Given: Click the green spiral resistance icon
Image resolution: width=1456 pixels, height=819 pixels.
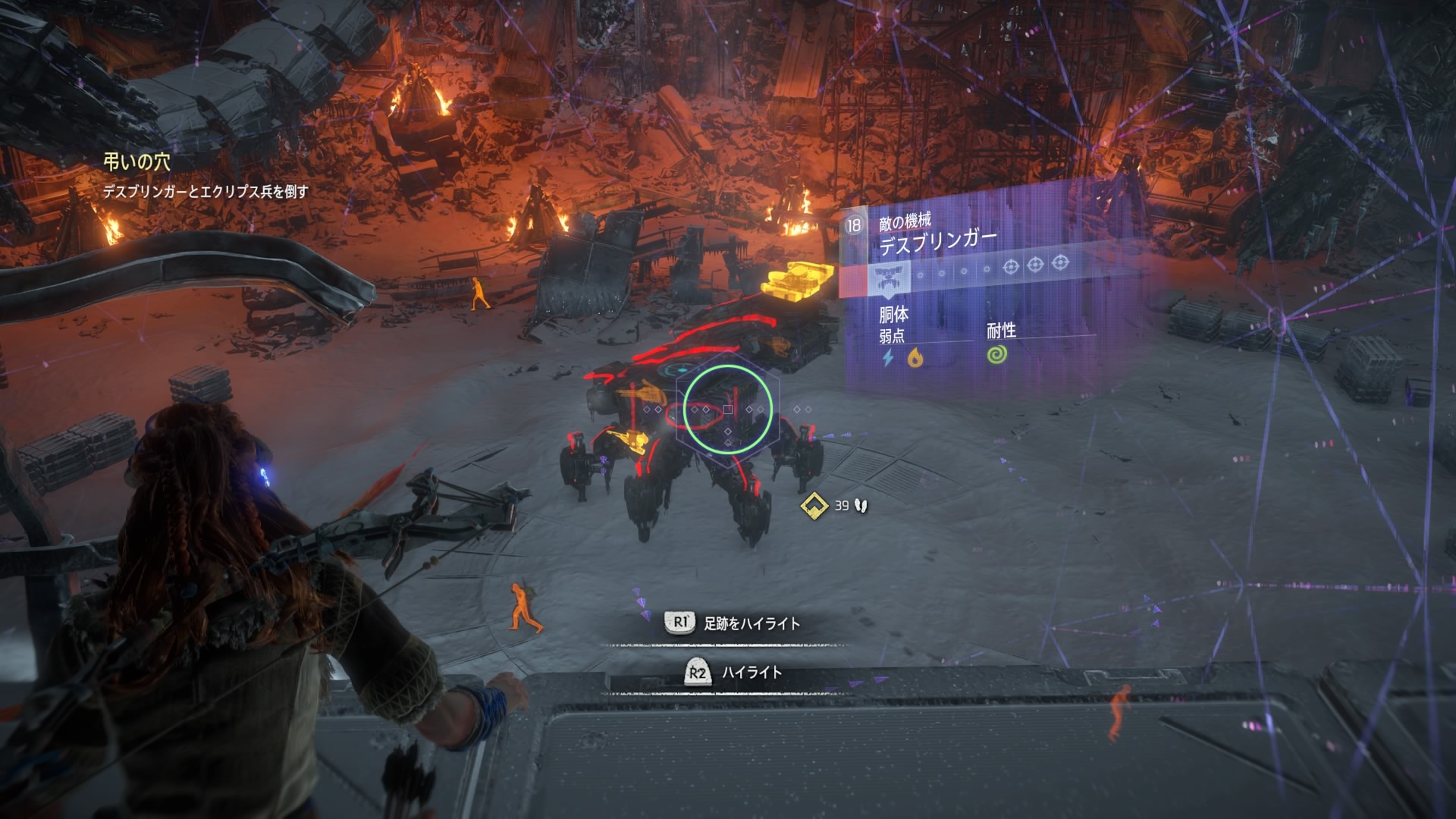Looking at the screenshot, I should (x=998, y=354).
